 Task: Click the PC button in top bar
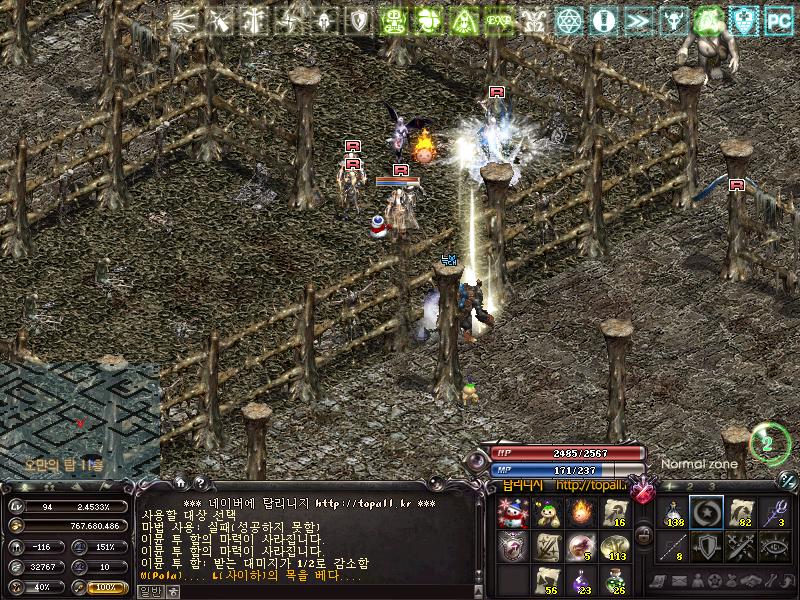click(779, 20)
